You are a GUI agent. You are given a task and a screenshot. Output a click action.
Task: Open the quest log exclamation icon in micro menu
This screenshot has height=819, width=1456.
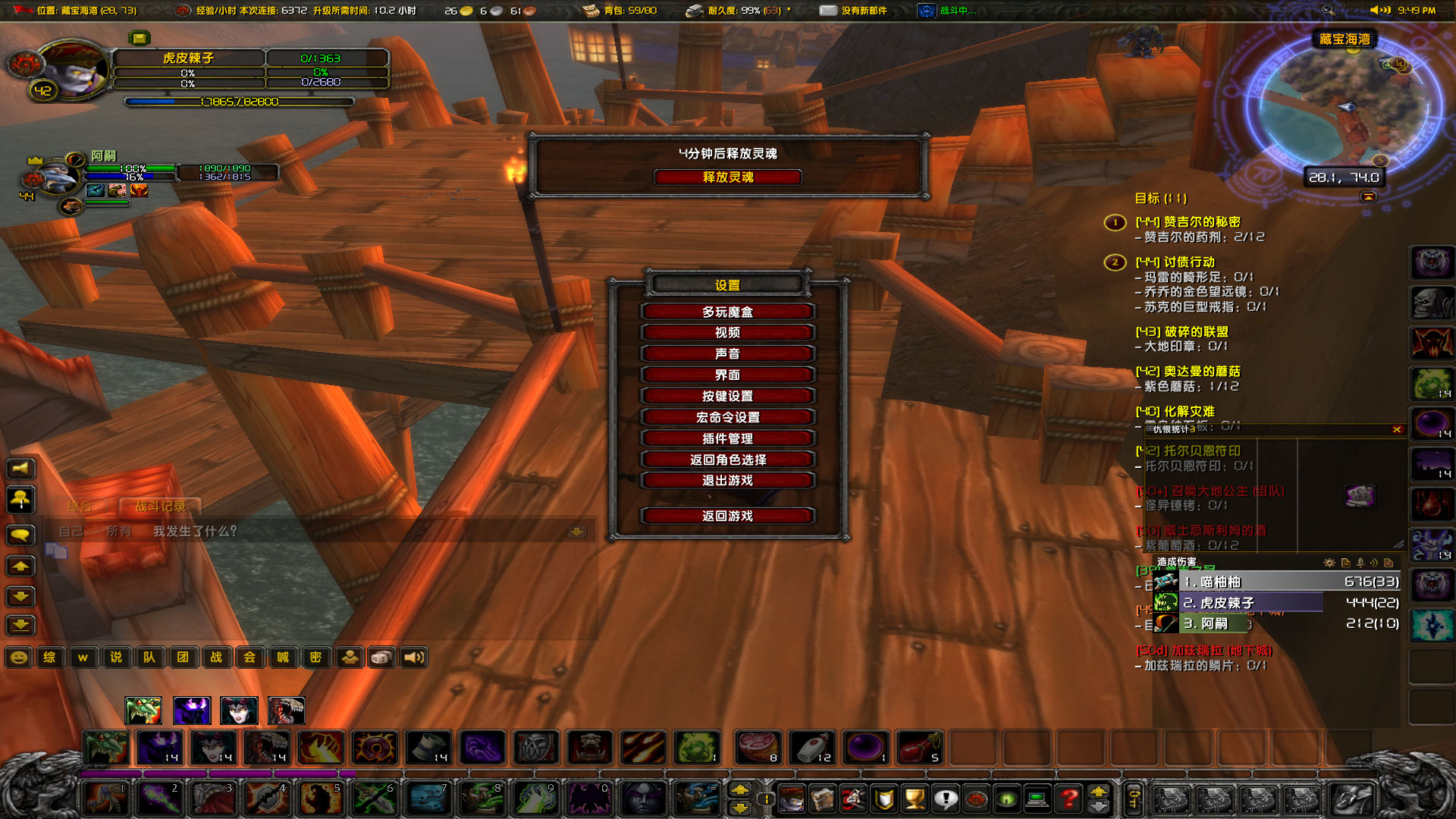(946, 799)
